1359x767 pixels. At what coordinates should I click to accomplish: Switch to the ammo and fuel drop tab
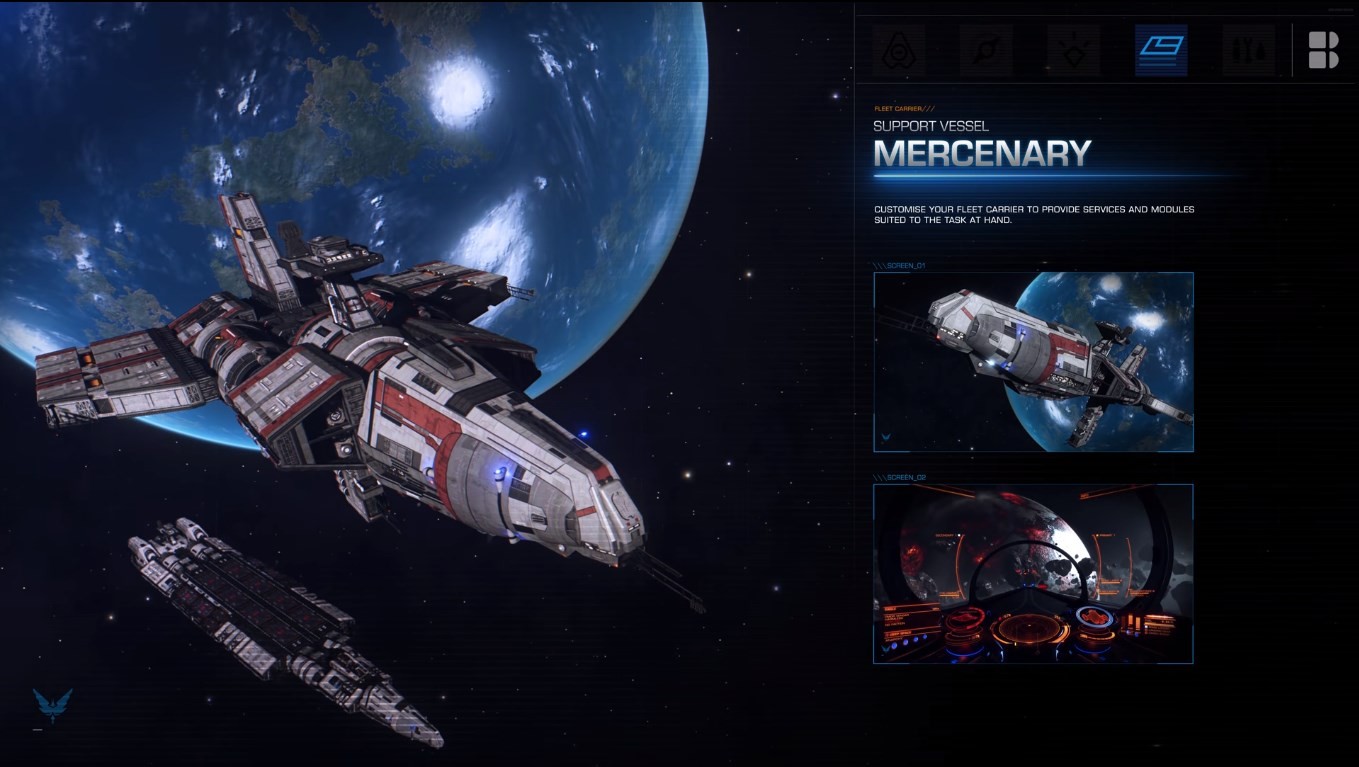click(1248, 51)
